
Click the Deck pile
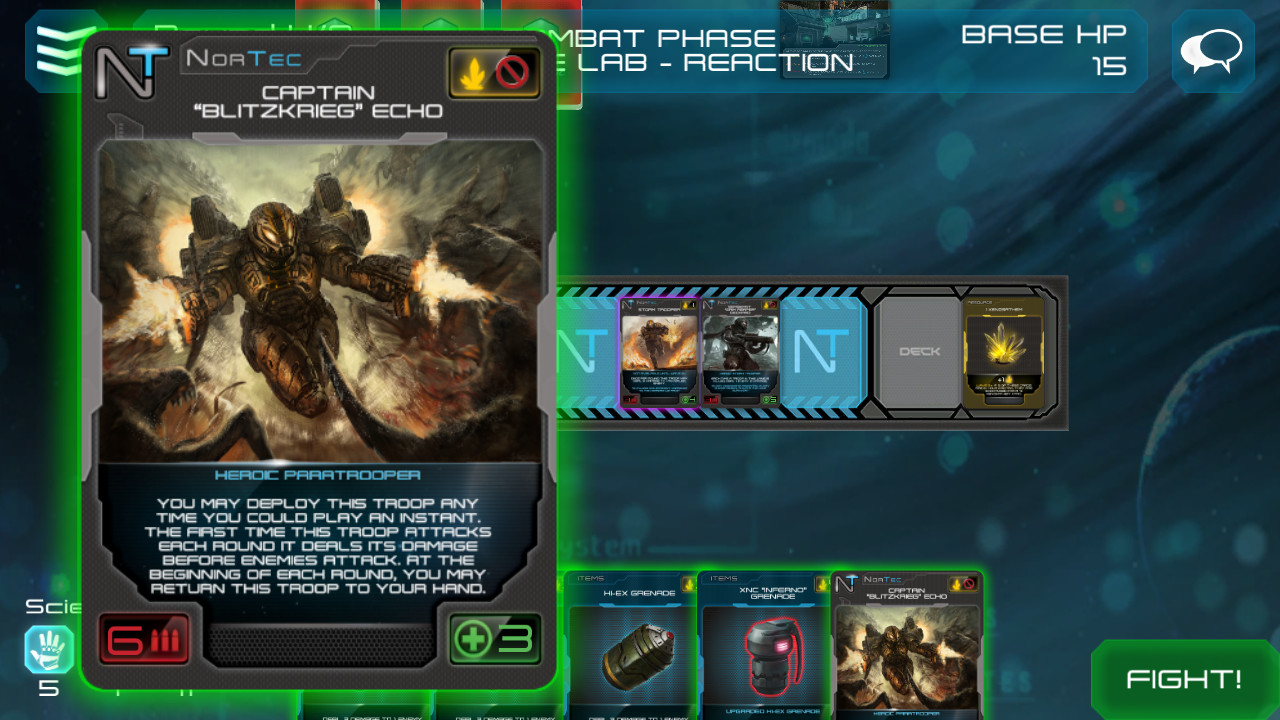pyautogui.click(x=919, y=352)
